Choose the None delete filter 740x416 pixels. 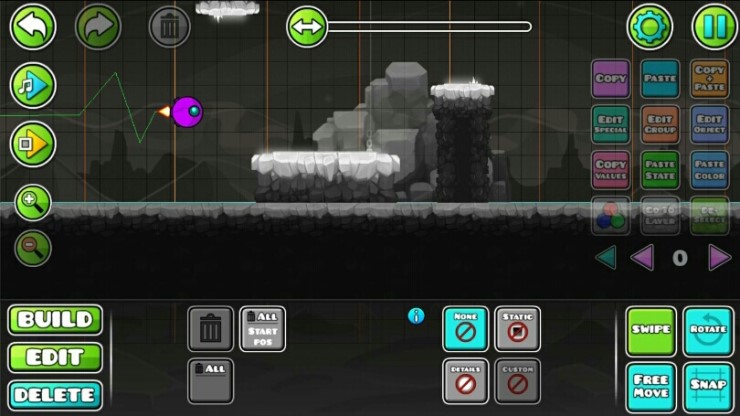(465, 329)
